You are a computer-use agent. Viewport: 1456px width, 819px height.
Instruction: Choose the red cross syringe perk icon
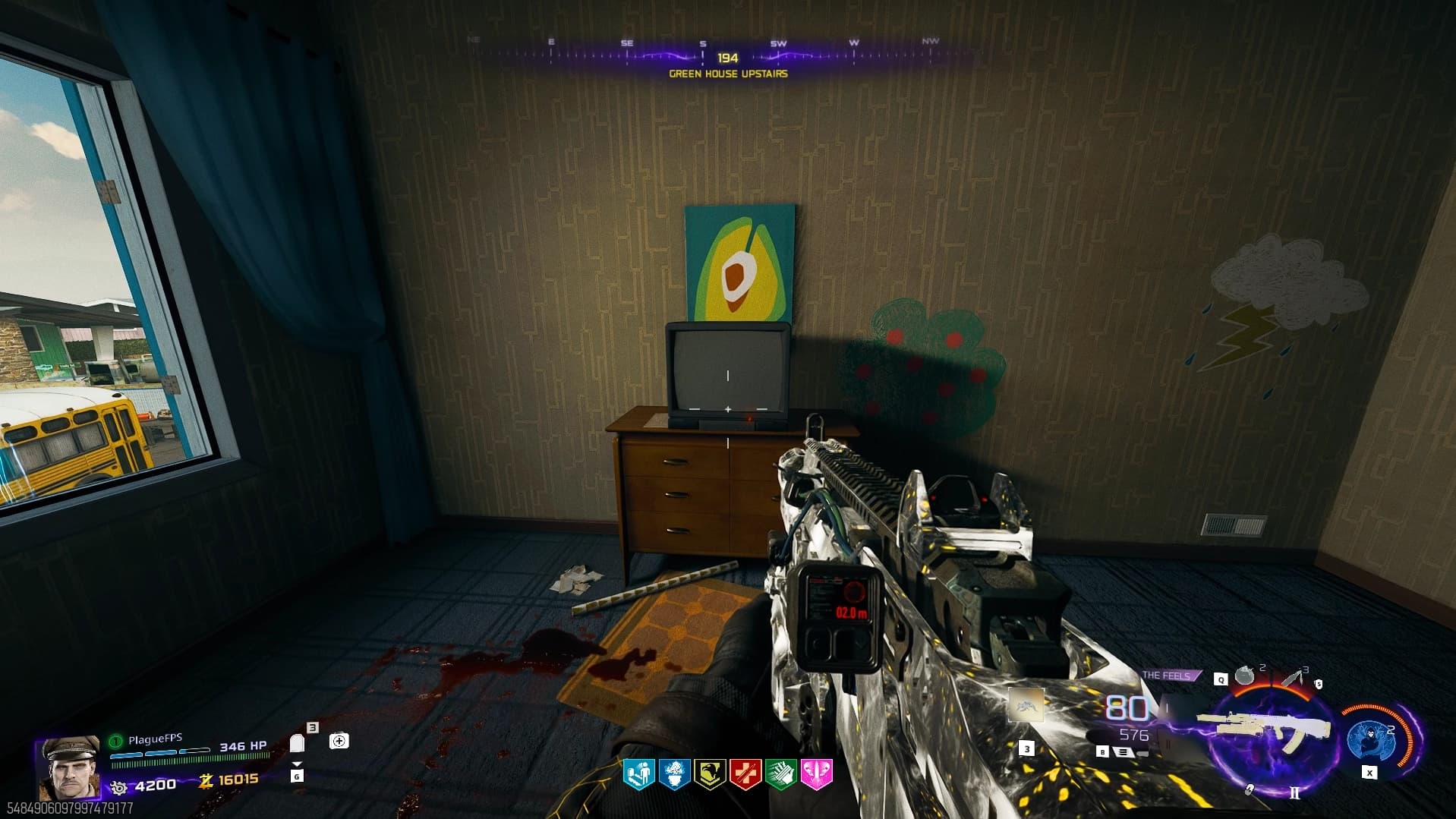(x=745, y=773)
